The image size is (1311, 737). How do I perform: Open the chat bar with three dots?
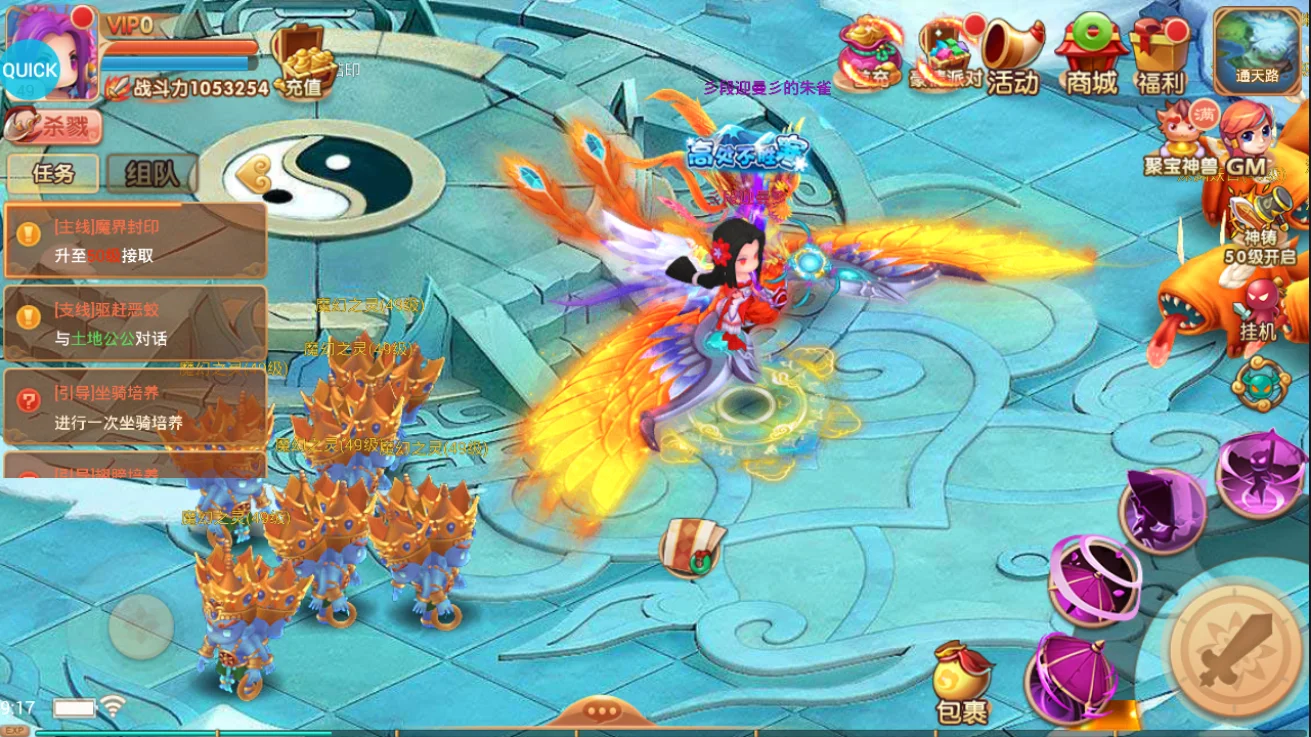point(601,712)
